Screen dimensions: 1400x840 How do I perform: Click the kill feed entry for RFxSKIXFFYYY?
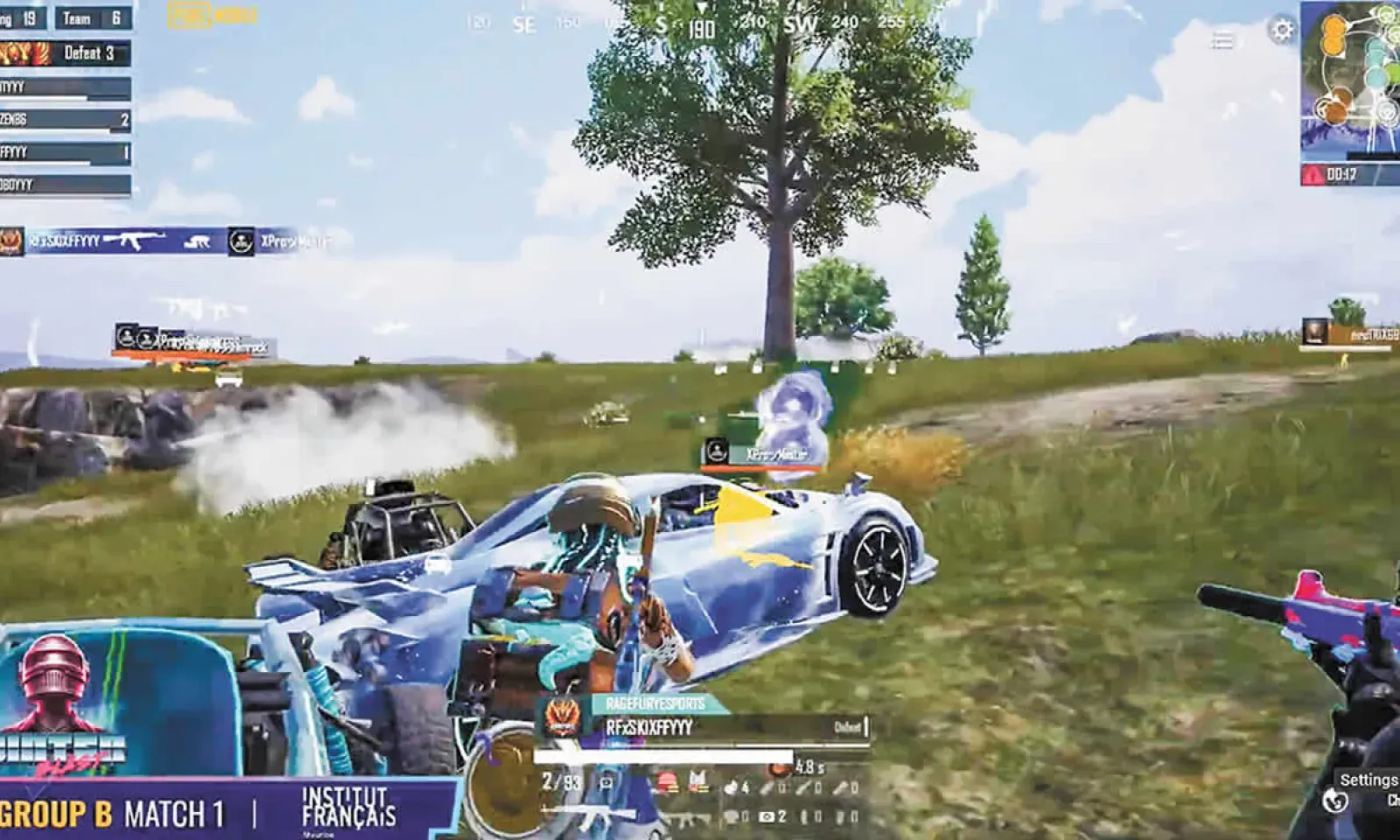pyautogui.click(x=166, y=241)
